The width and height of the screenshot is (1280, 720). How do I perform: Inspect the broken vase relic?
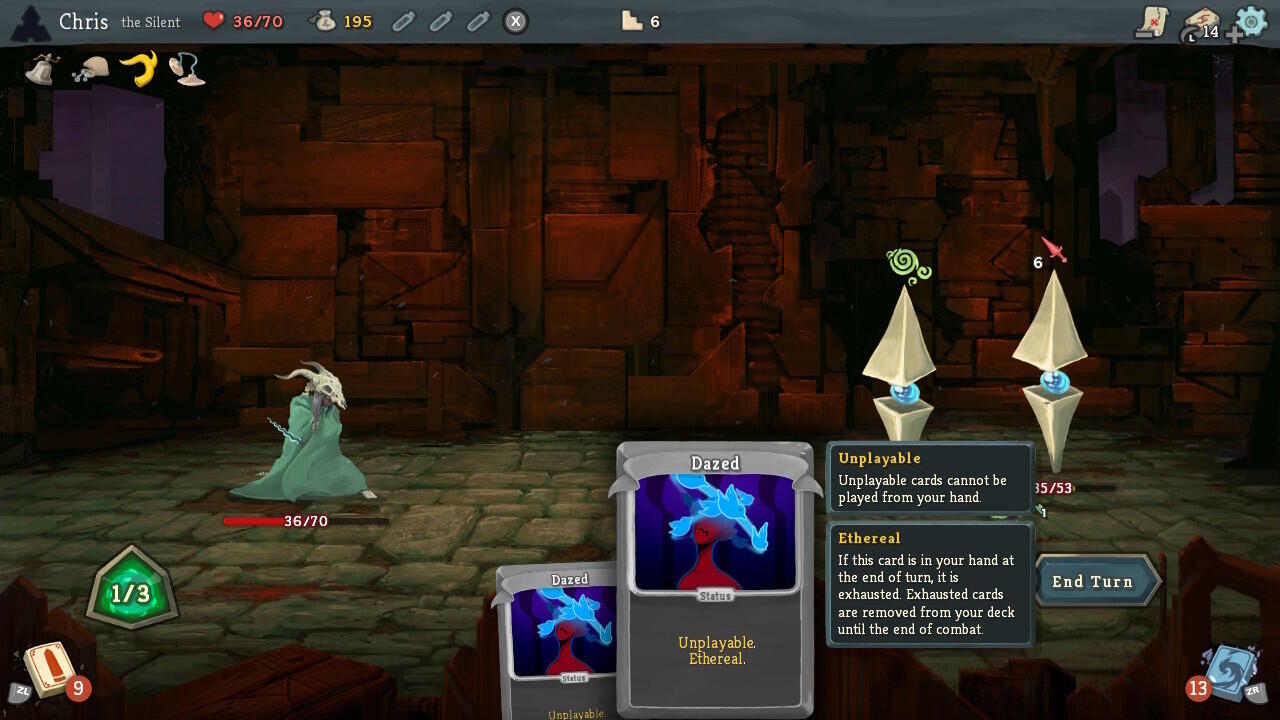(x=186, y=68)
